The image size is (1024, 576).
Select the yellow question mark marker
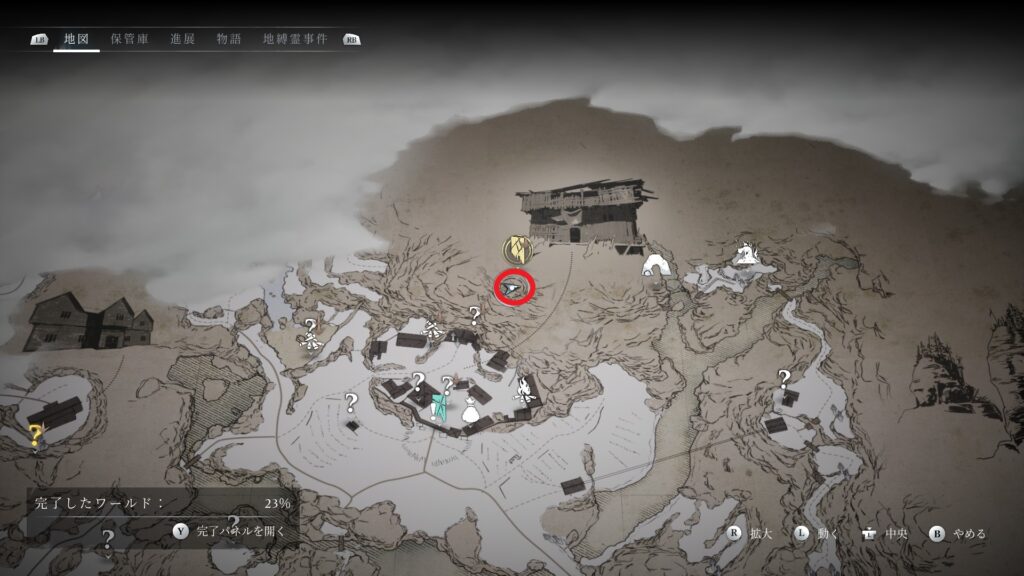36,433
